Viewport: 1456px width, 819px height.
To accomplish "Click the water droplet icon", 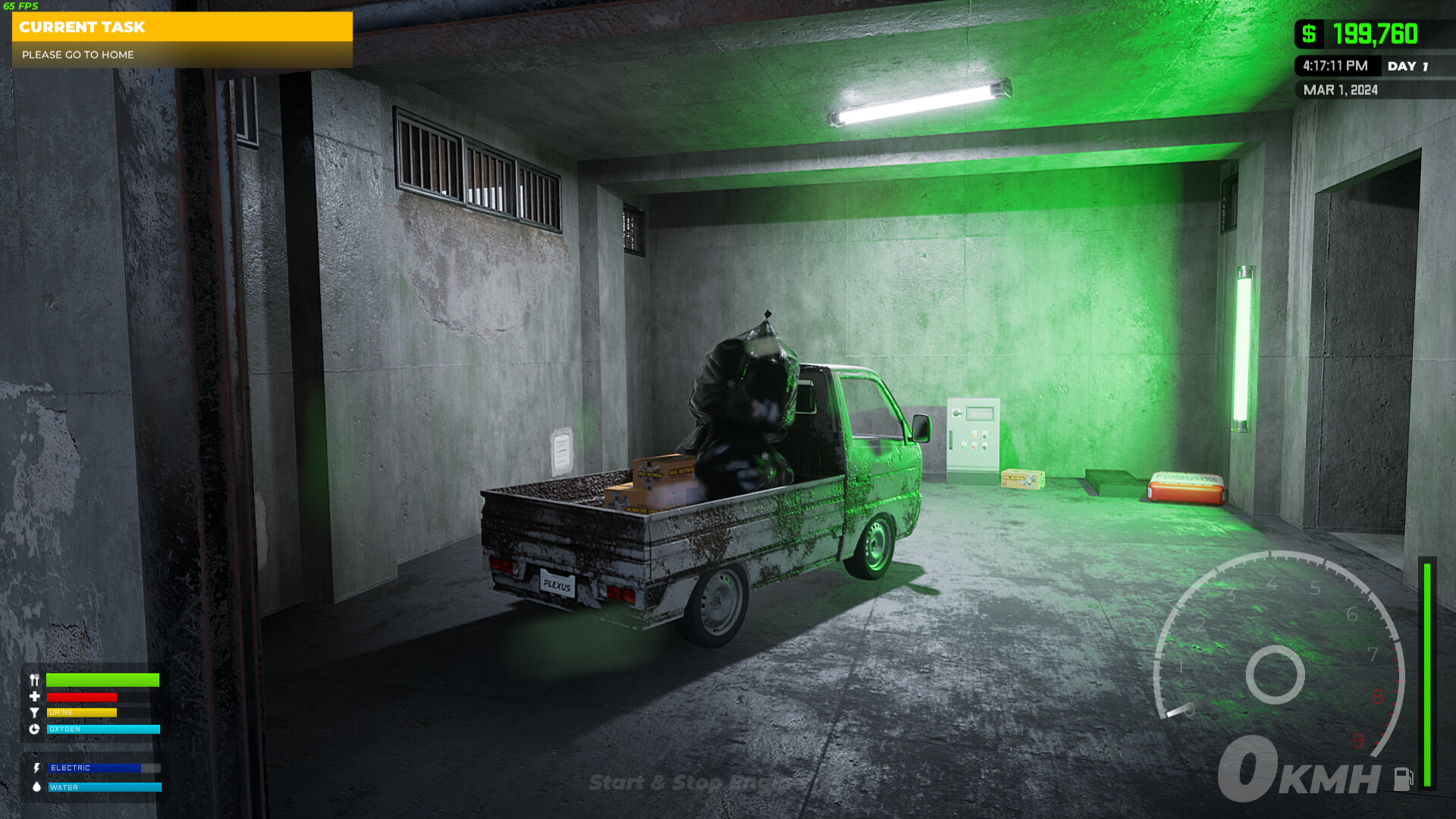I will pos(37,787).
